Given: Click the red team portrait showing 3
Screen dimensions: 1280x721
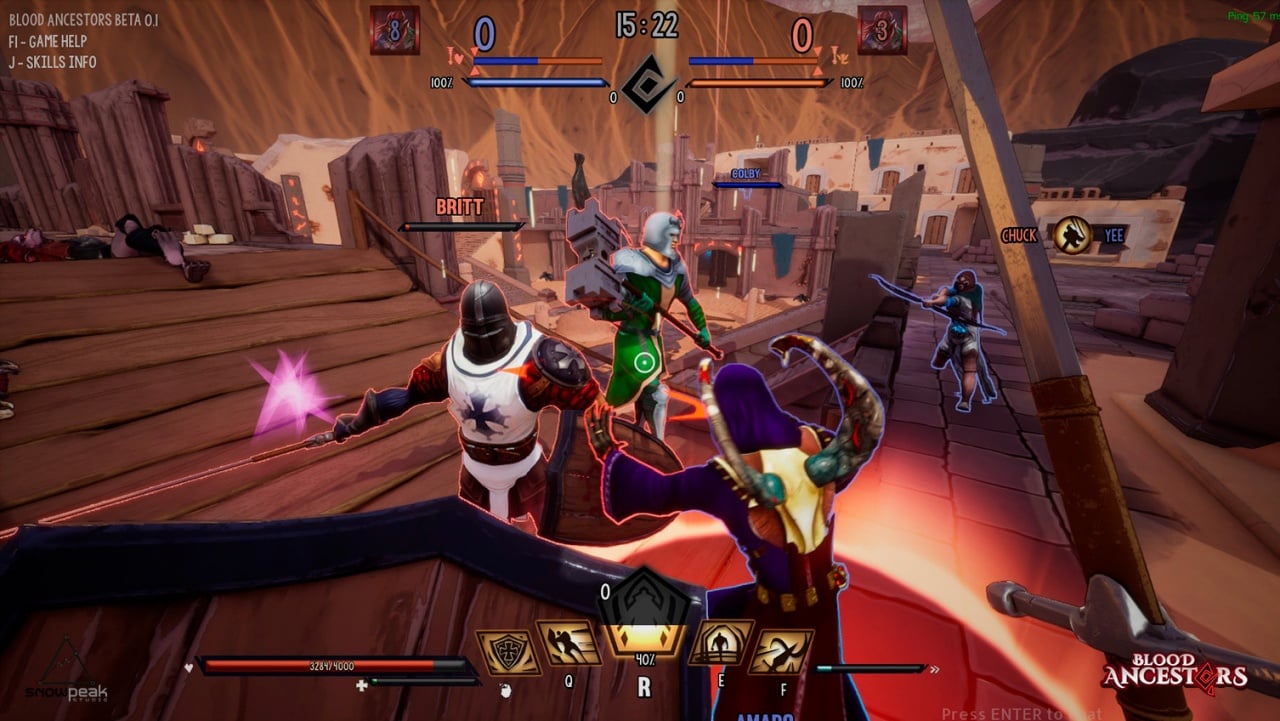Looking at the screenshot, I should (882, 30).
